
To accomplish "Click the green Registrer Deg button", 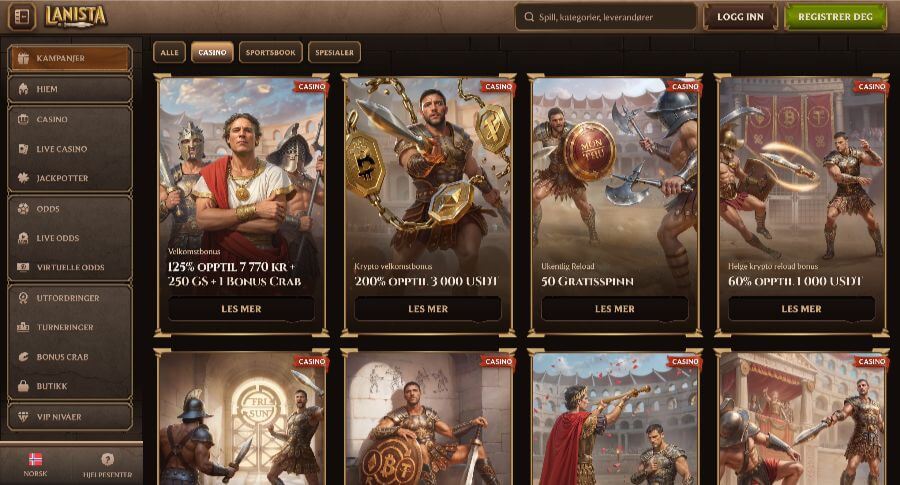I will [x=836, y=17].
